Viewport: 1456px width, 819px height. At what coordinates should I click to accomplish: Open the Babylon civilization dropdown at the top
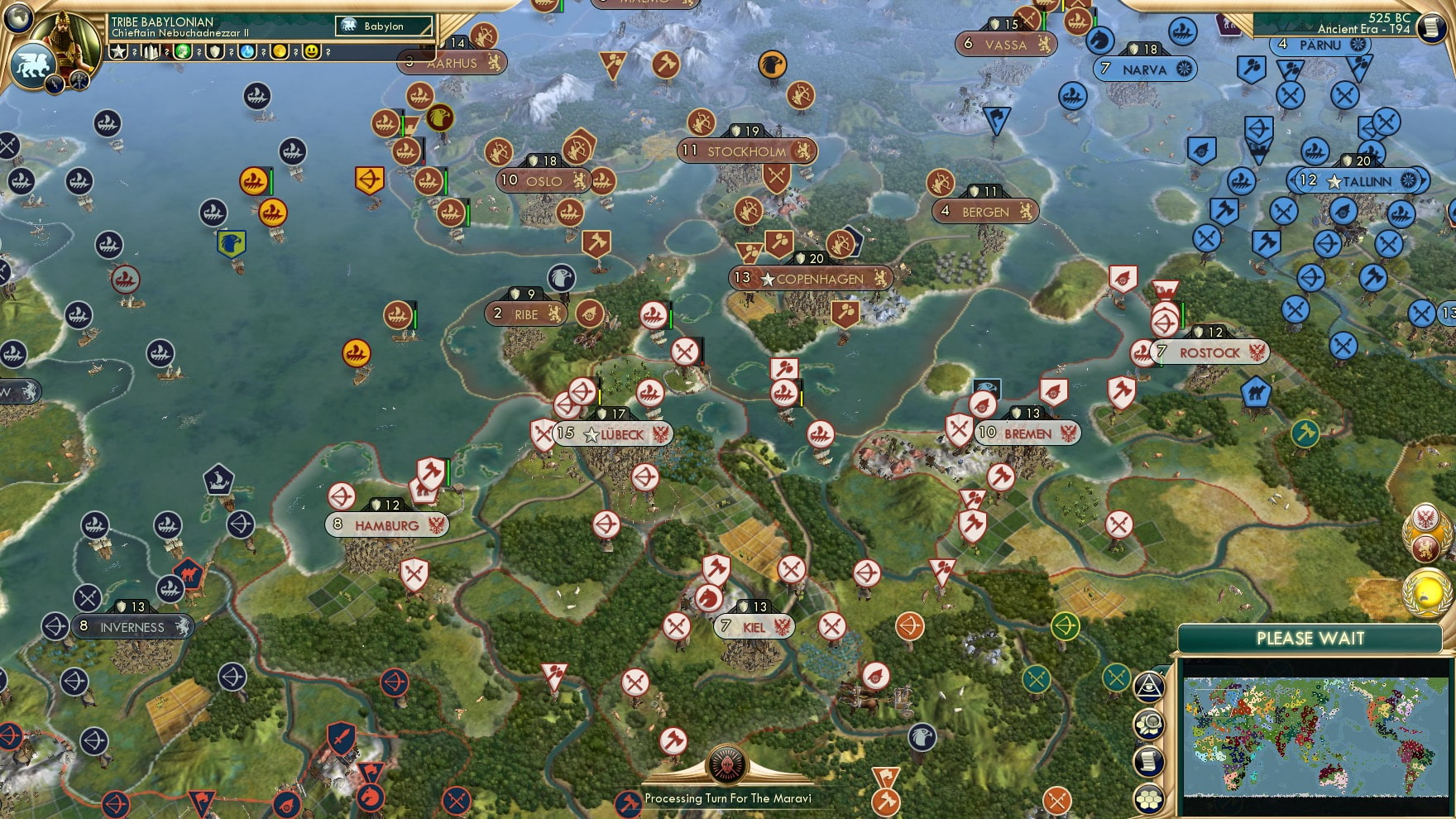[386, 26]
